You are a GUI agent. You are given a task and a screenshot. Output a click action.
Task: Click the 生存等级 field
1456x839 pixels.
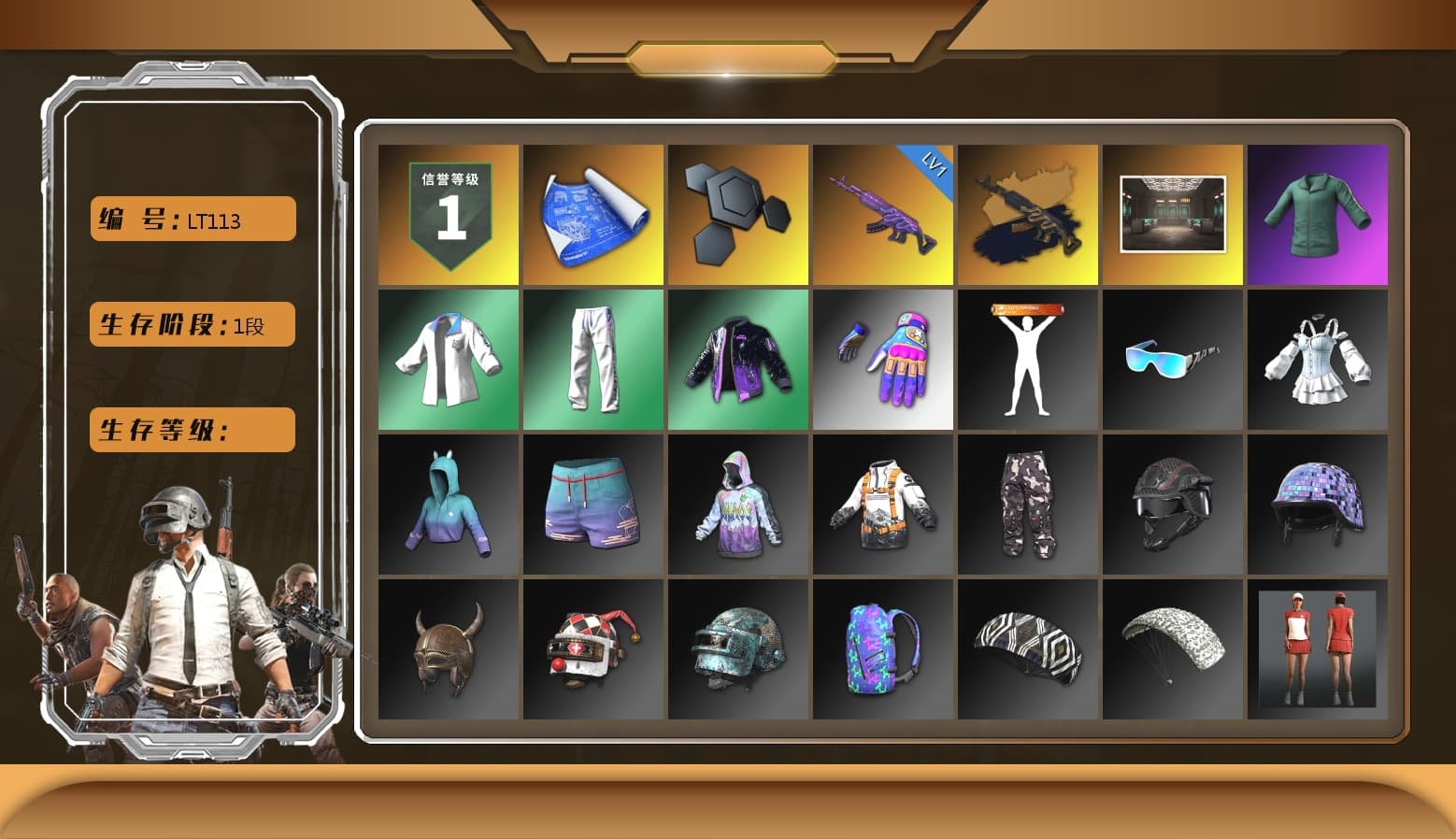tap(191, 430)
